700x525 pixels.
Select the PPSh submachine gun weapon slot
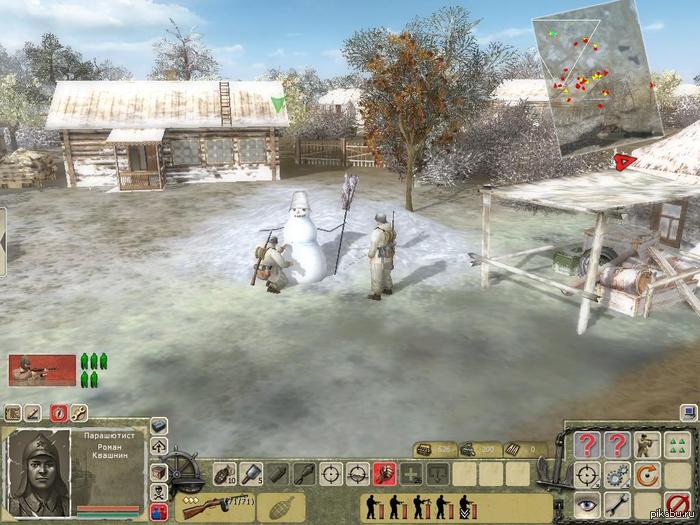[213, 506]
